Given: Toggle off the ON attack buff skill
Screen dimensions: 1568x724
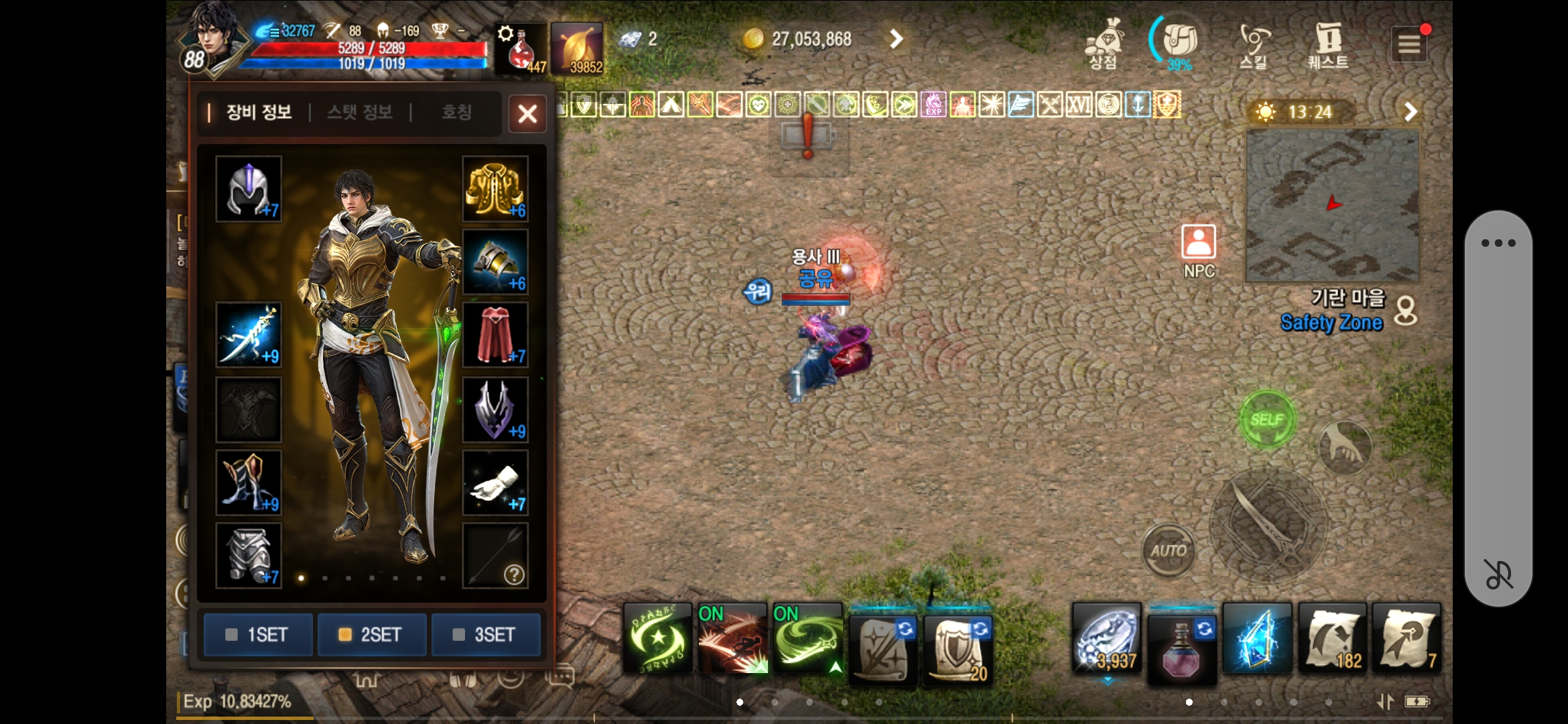Looking at the screenshot, I should (x=733, y=637).
